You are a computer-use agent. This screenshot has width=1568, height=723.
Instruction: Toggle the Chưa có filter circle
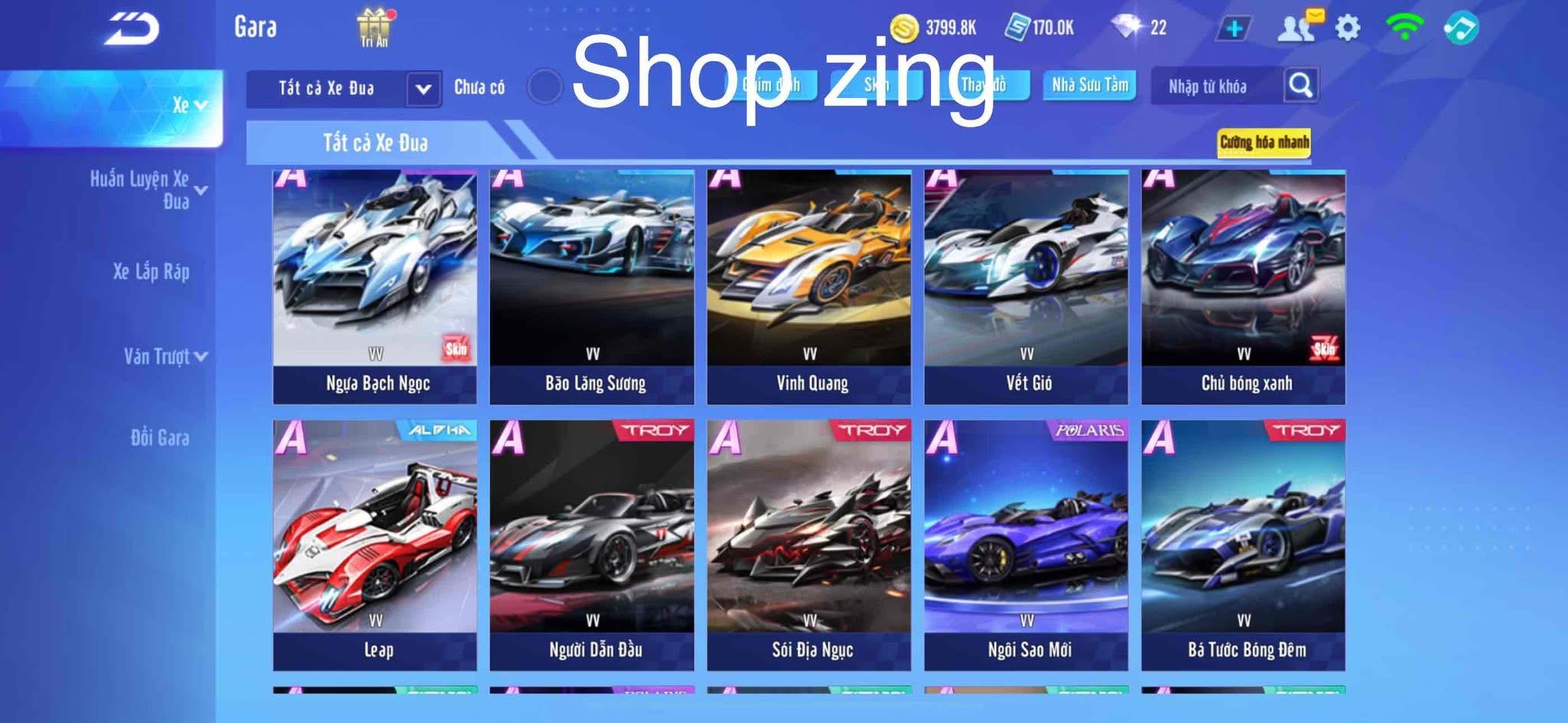545,87
